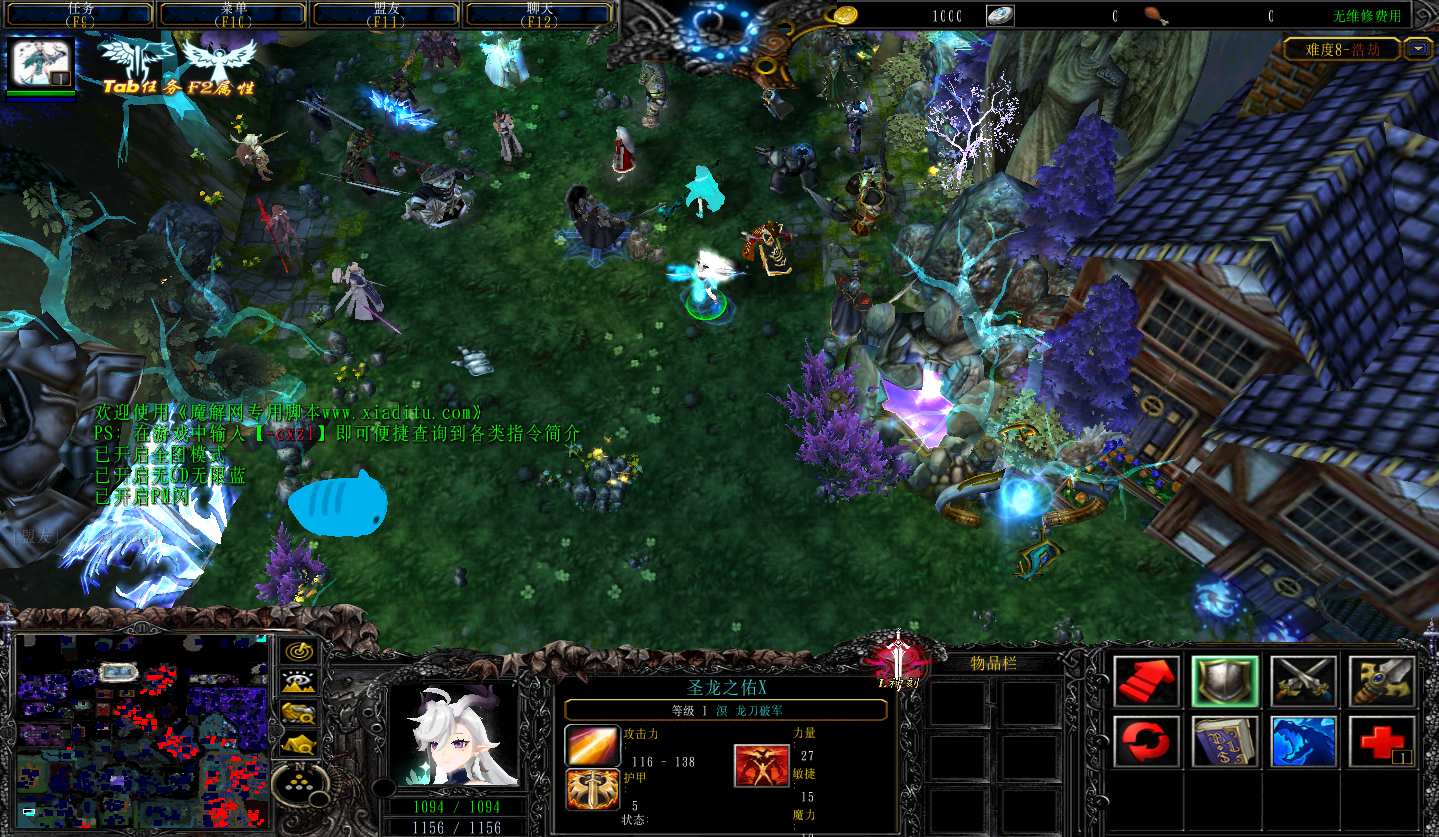Activate the red arrow Move command
1439x837 pixels.
1146,681
